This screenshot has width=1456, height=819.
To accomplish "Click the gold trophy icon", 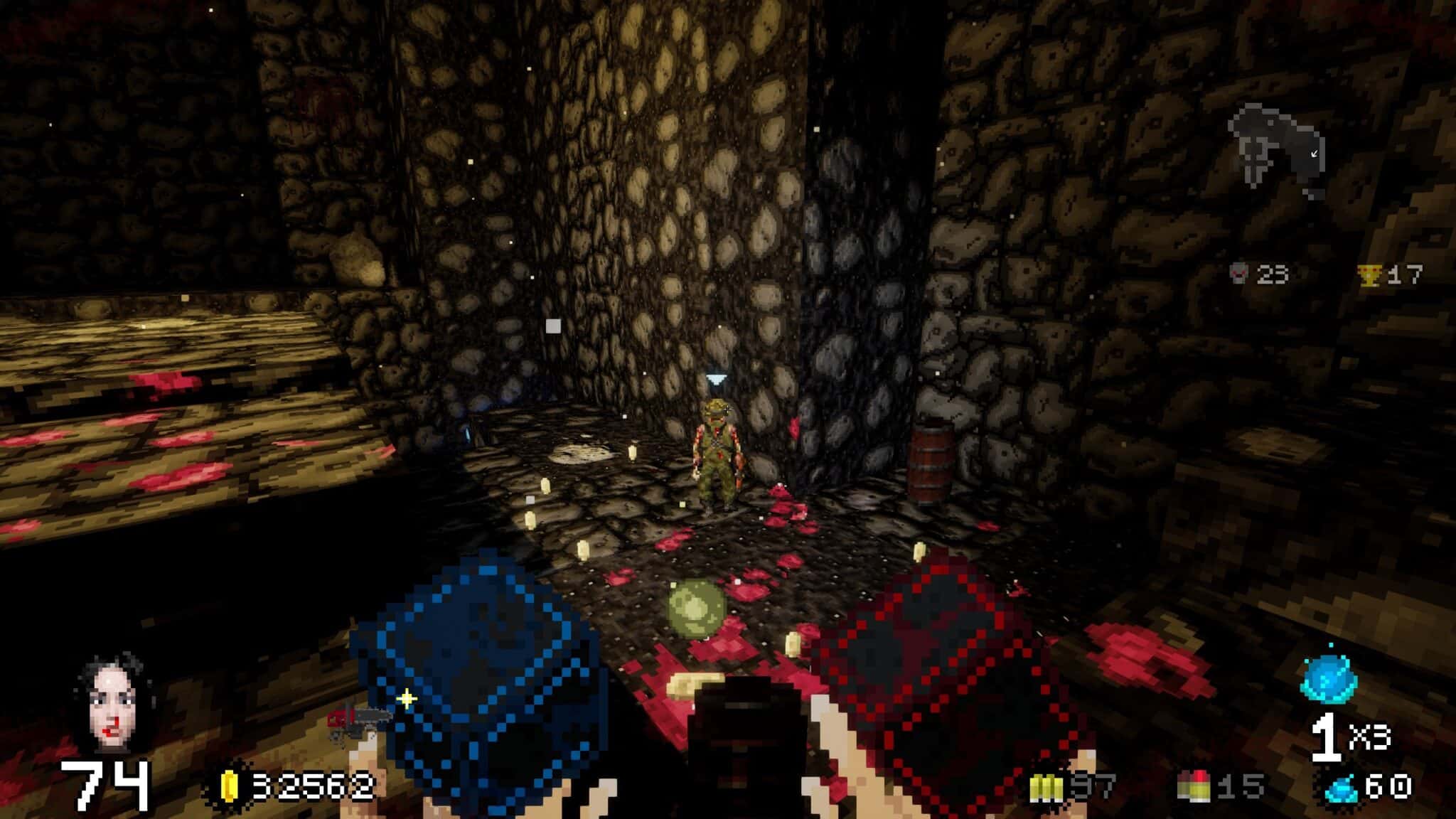I will 1369,275.
